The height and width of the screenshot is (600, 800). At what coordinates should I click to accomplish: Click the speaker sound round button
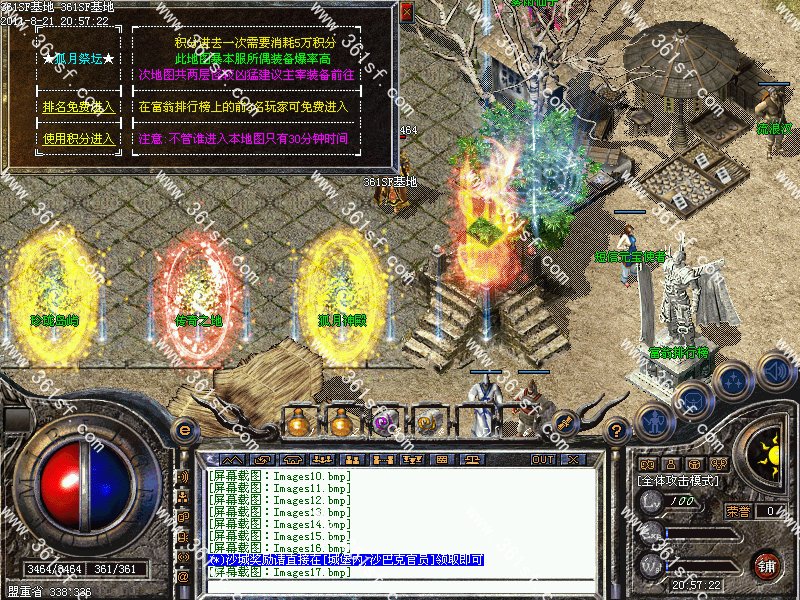click(776, 372)
